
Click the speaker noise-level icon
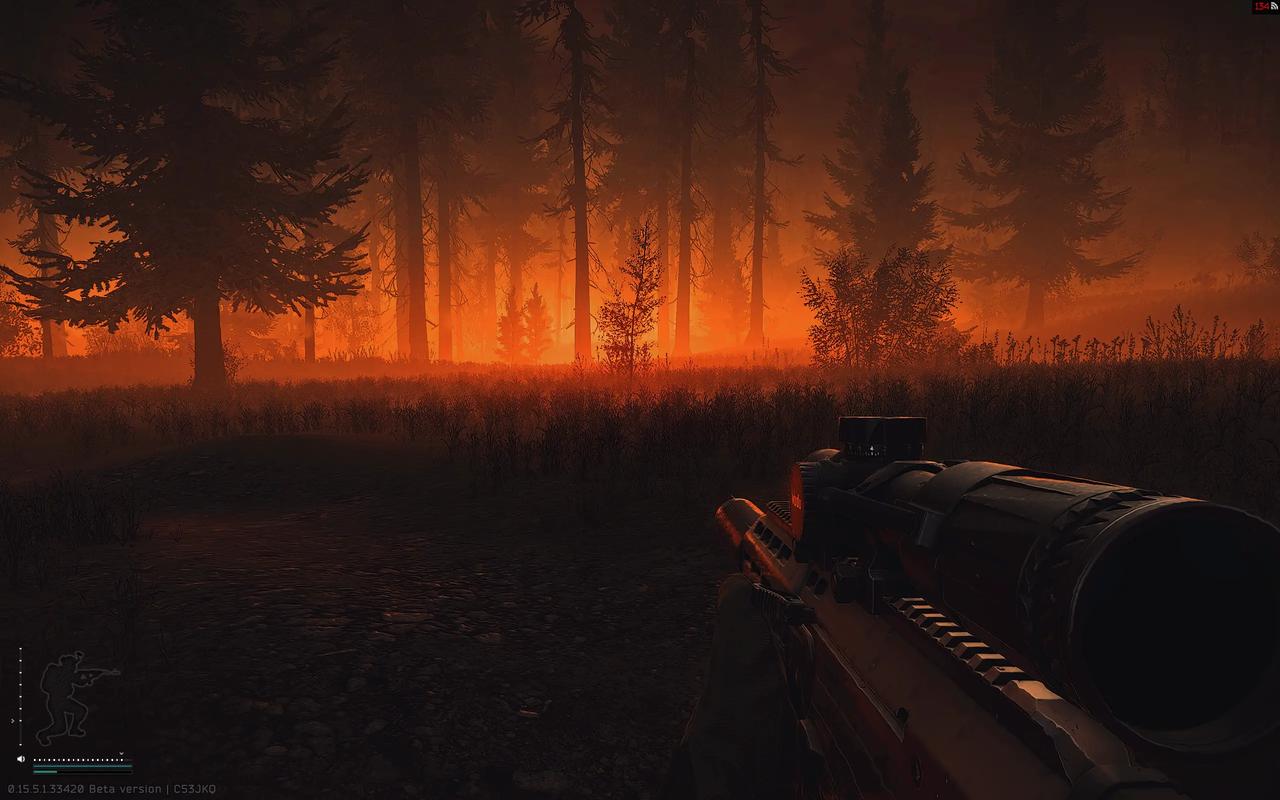[20, 759]
